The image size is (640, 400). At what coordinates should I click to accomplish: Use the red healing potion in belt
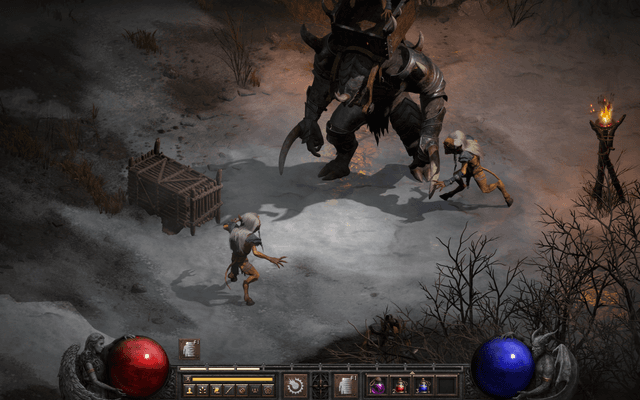click(400, 385)
